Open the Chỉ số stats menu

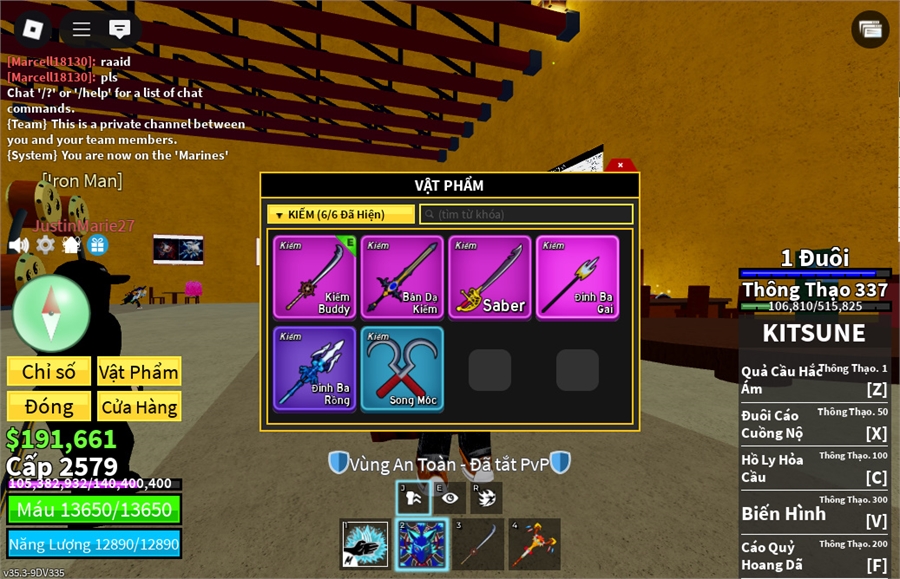[49, 372]
